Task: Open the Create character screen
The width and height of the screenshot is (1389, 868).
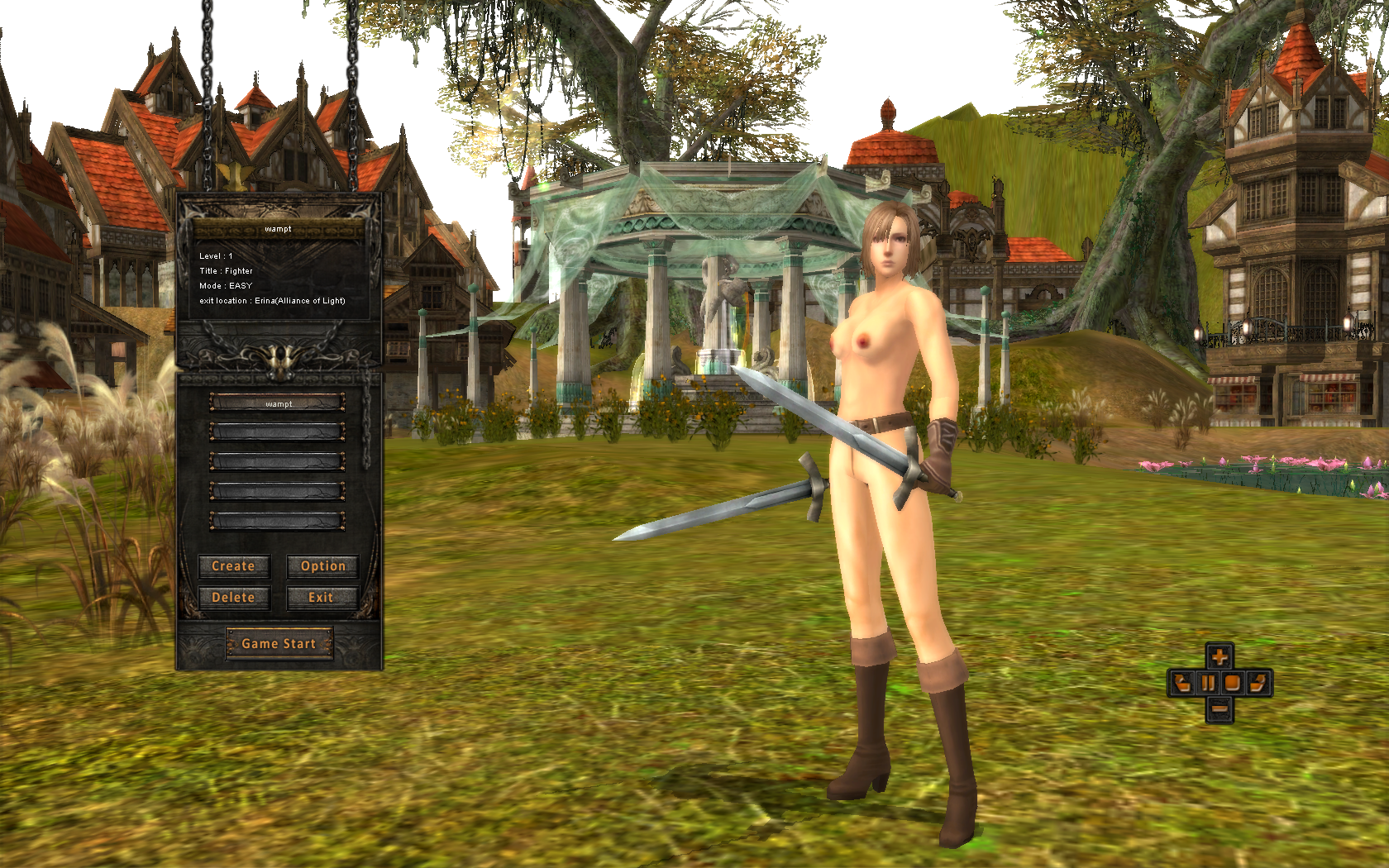Action: (234, 566)
